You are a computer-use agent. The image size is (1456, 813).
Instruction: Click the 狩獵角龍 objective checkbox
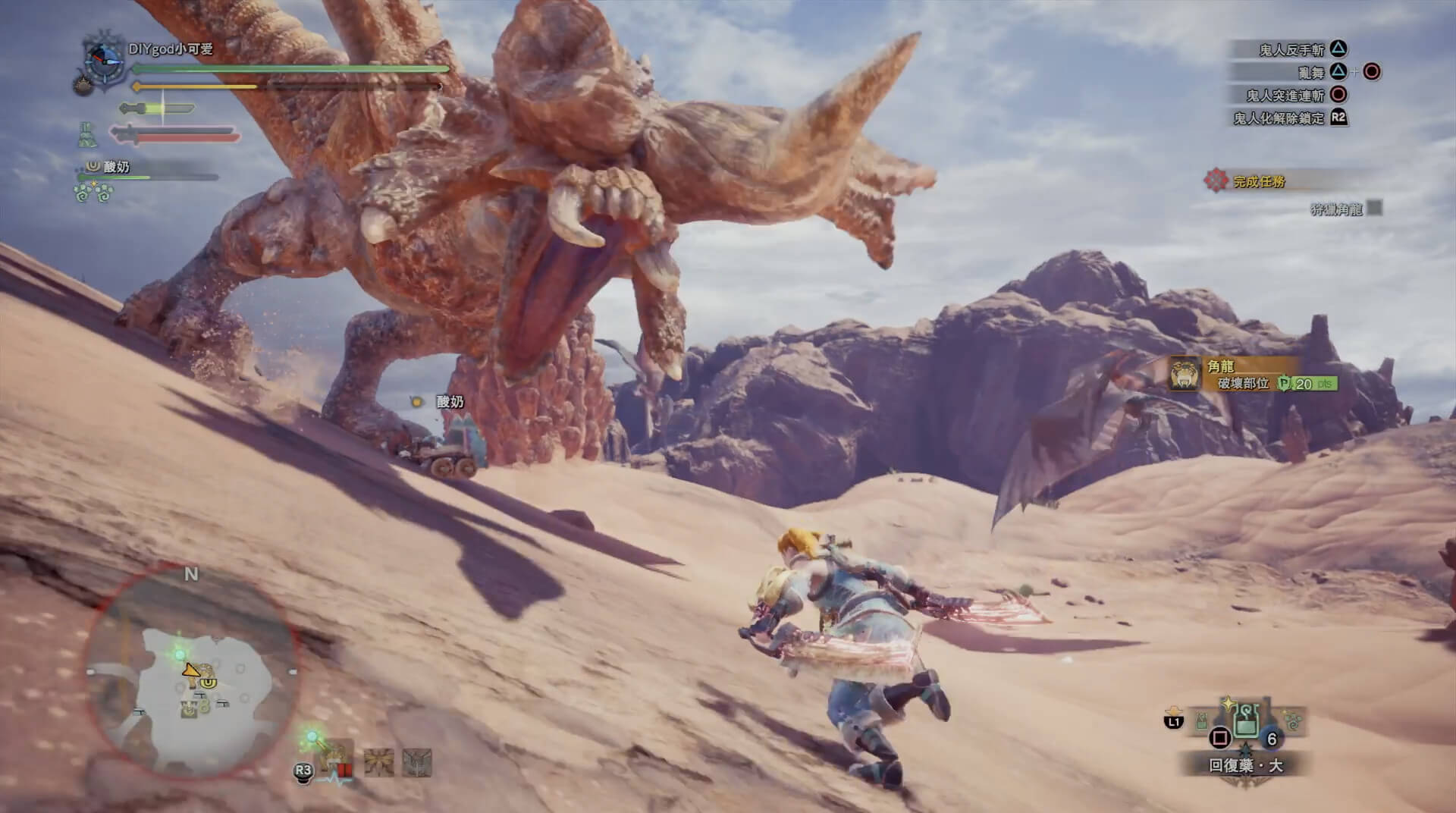(x=1373, y=207)
